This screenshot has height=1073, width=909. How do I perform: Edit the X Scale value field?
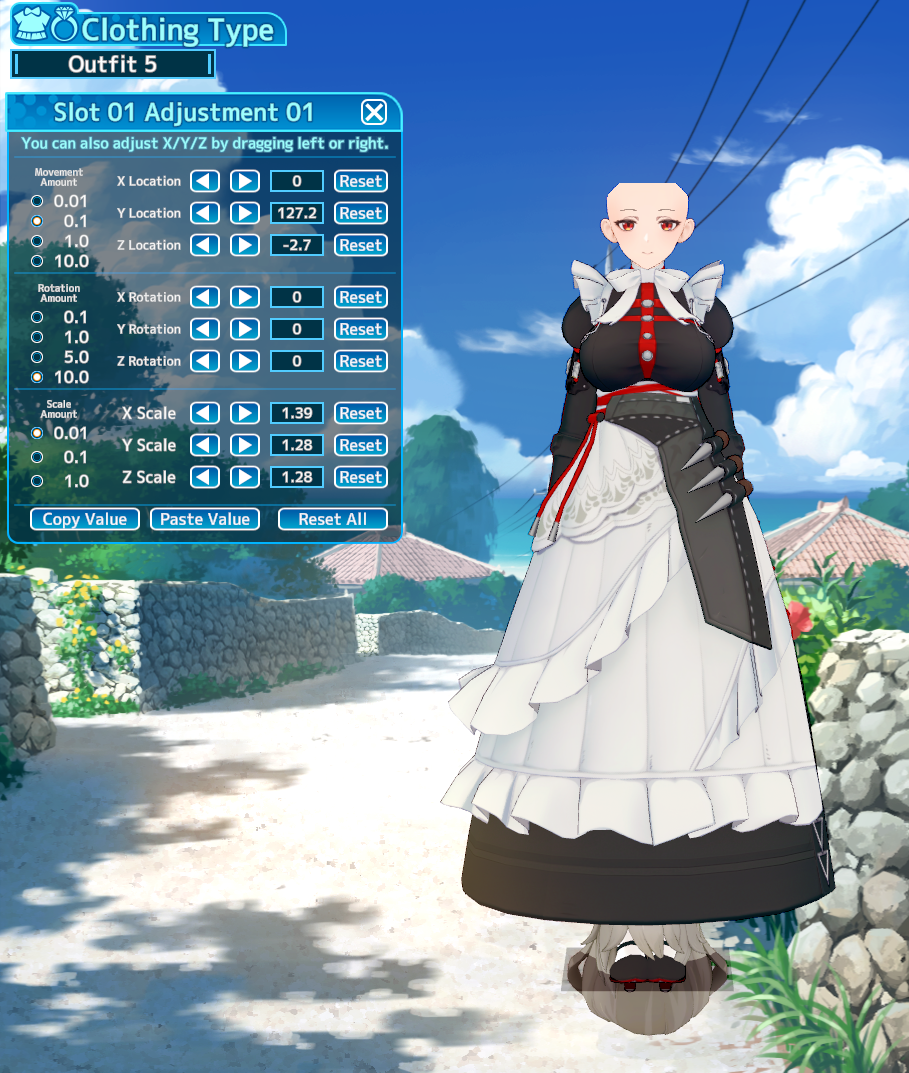tap(297, 413)
